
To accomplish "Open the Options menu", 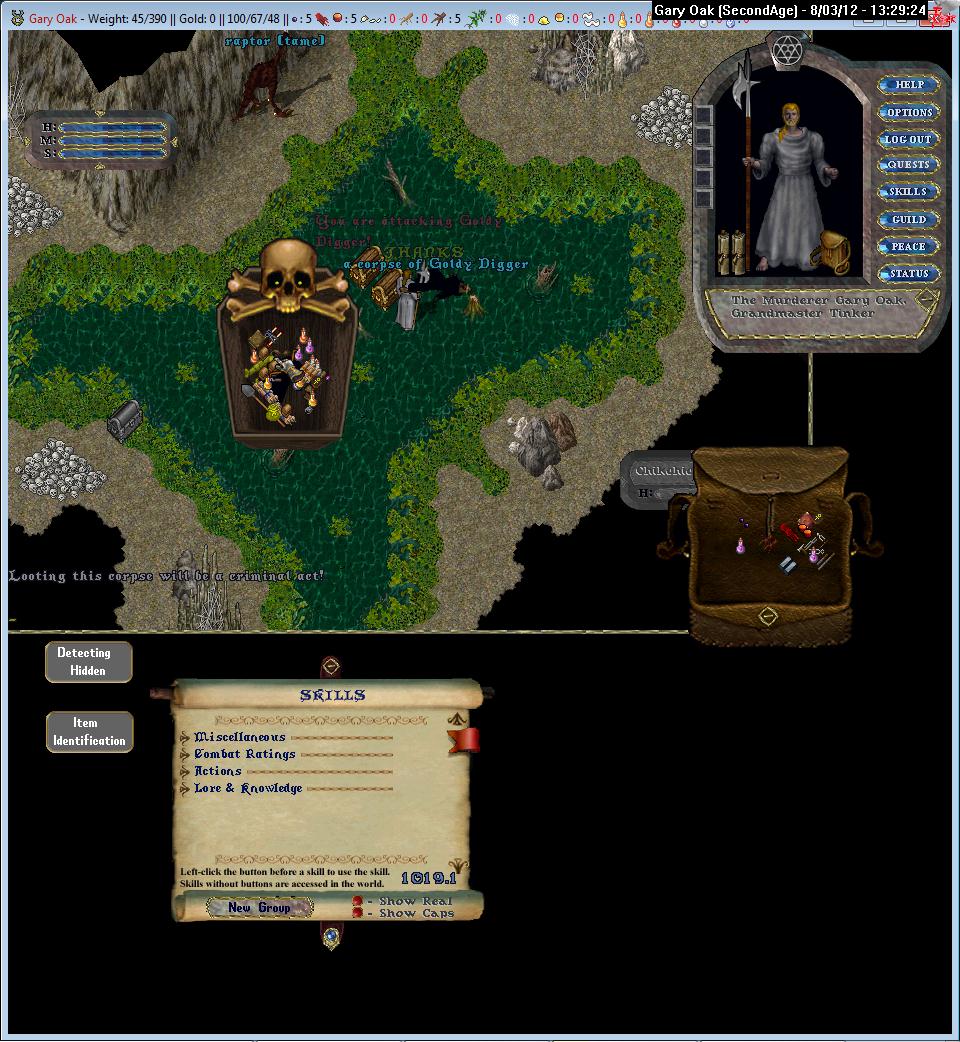I will tap(909, 112).
